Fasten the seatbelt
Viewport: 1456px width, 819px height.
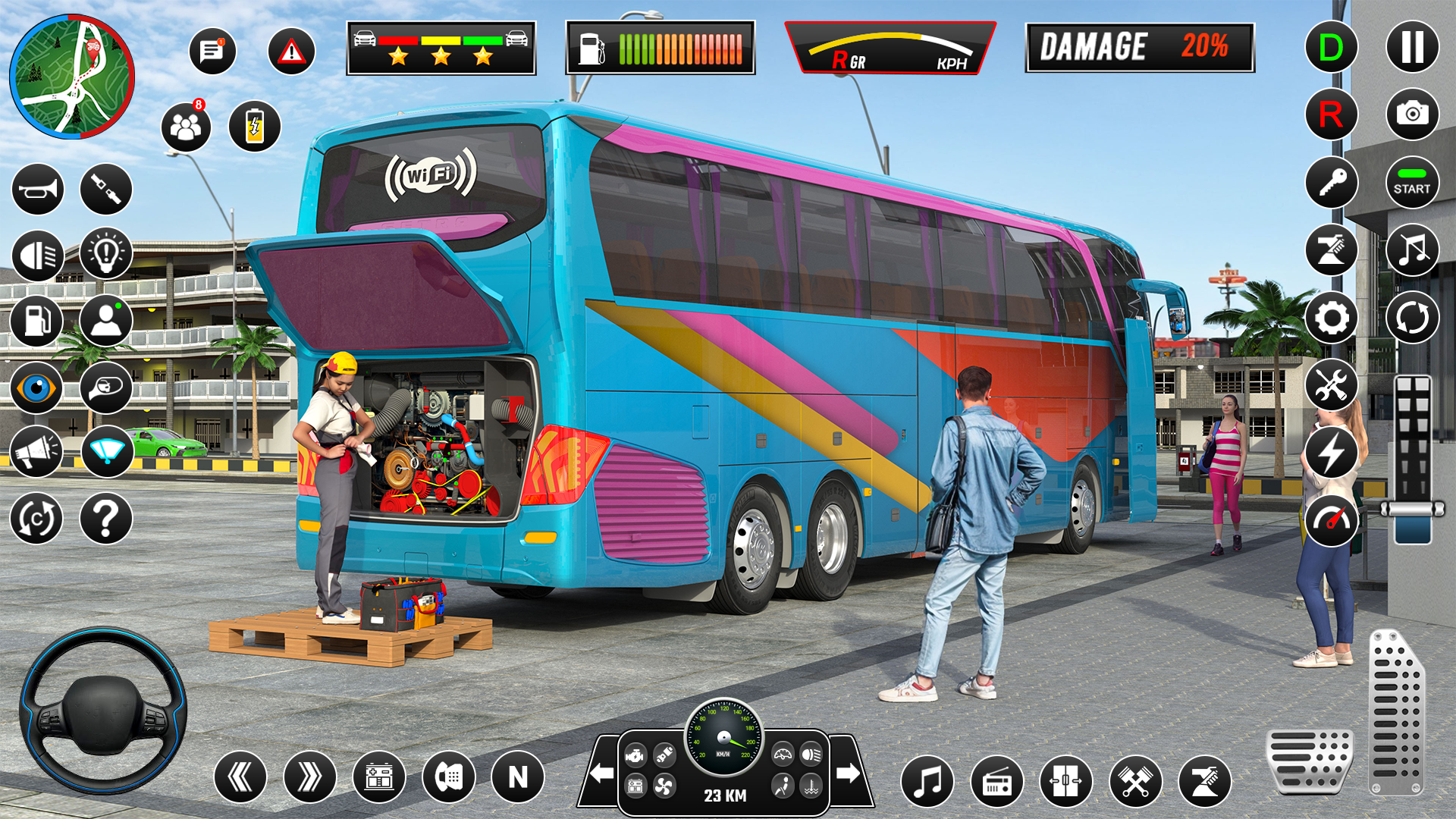106,189
